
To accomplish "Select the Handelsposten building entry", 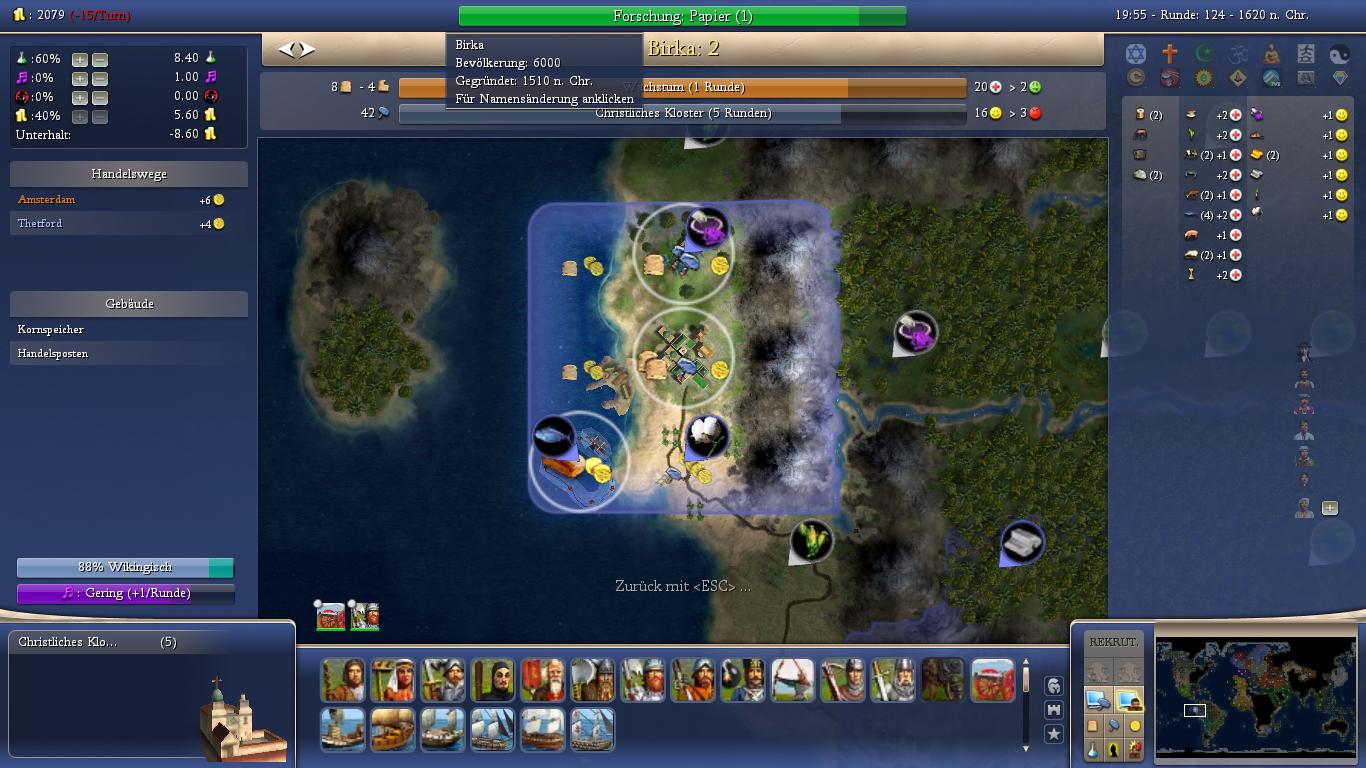I will pyautogui.click(x=53, y=353).
